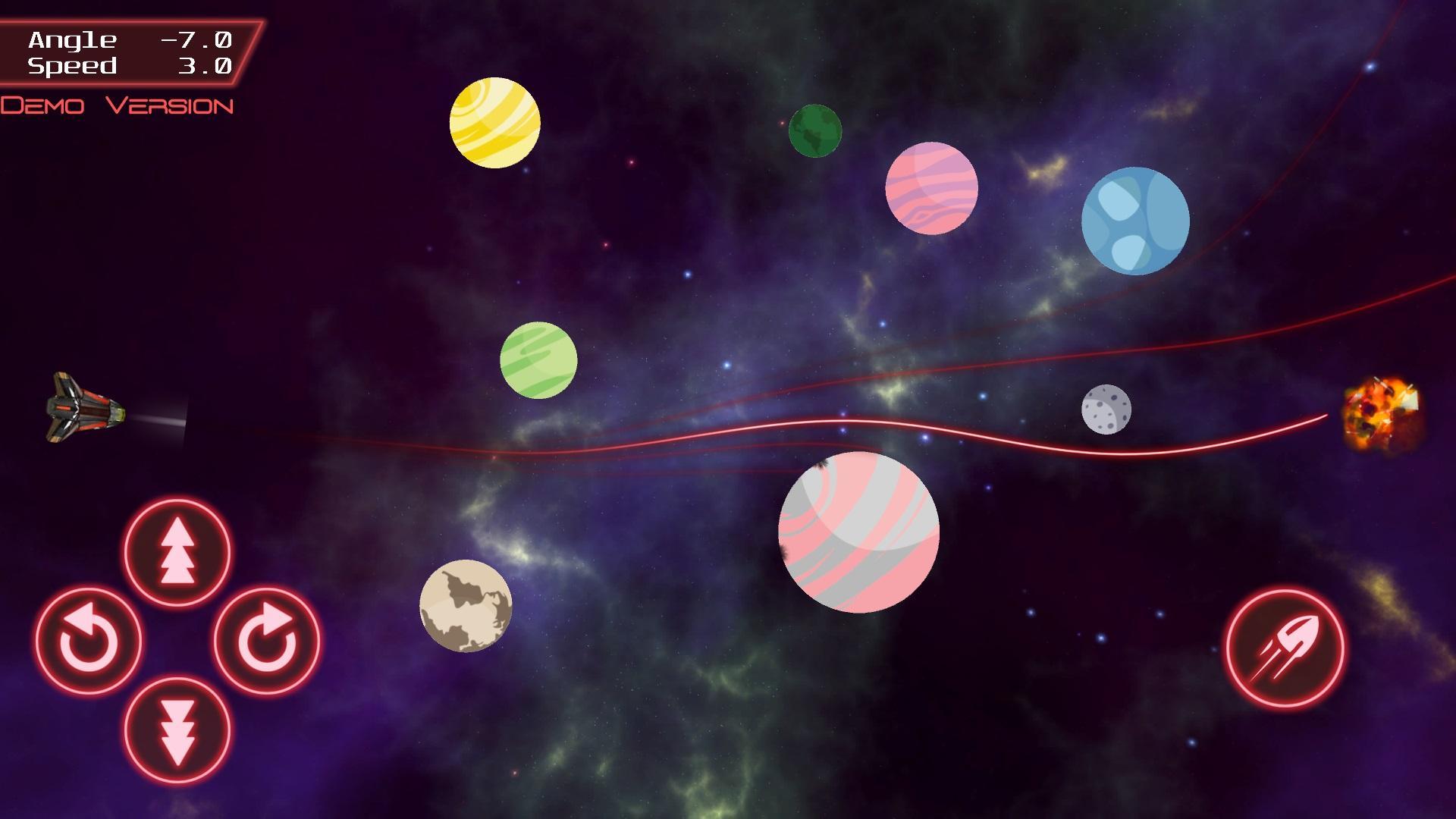1456x819 pixels.
Task: Click the blue planet near top right
Action: pyautogui.click(x=1135, y=221)
